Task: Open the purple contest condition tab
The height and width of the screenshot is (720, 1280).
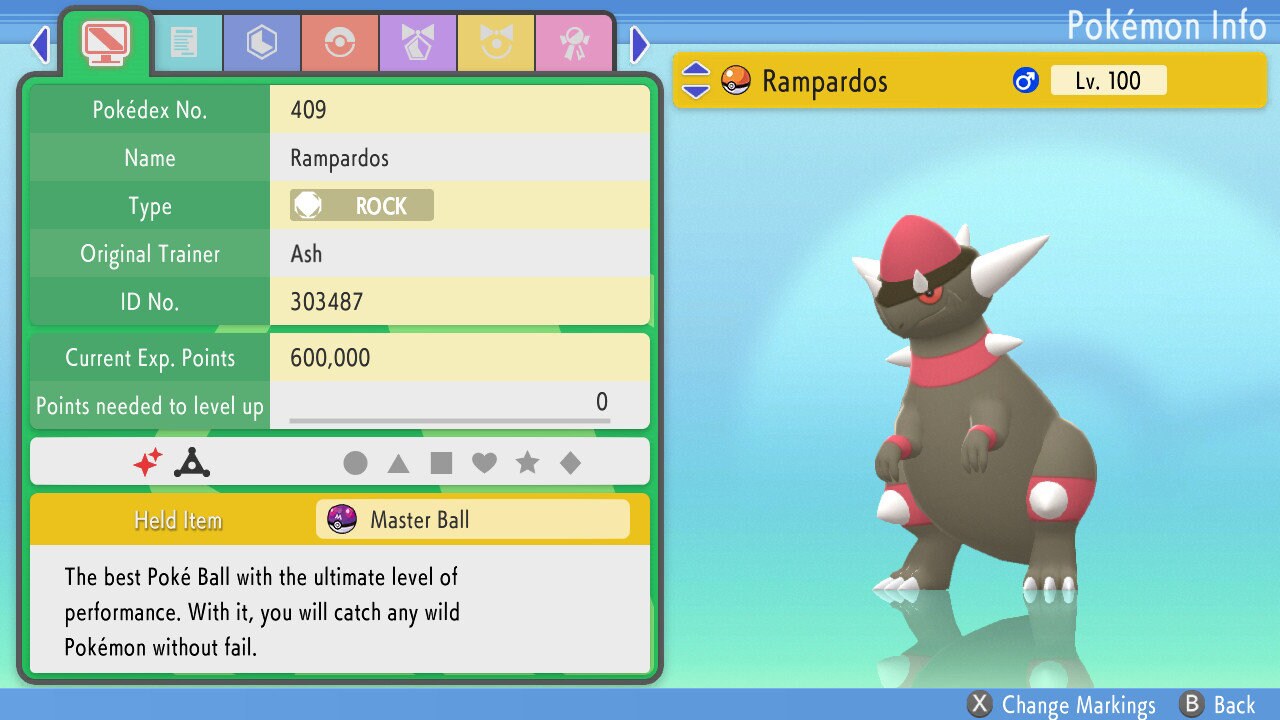Action: [418, 42]
